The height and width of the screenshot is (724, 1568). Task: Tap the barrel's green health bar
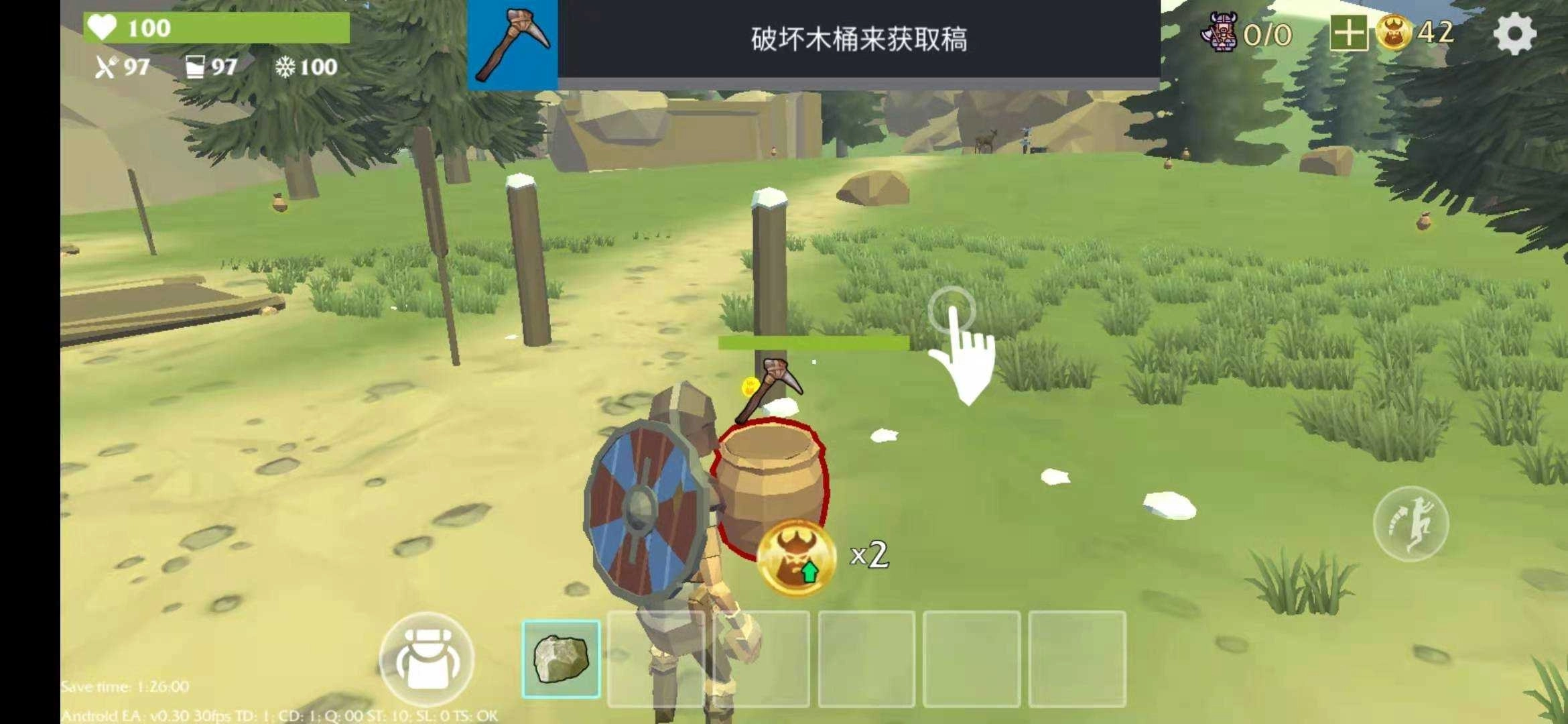tap(814, 344)
